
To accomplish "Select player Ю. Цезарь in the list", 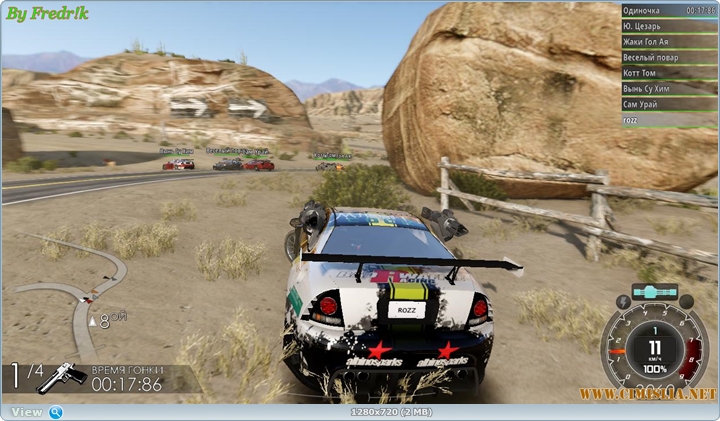I will click(667, 26).
